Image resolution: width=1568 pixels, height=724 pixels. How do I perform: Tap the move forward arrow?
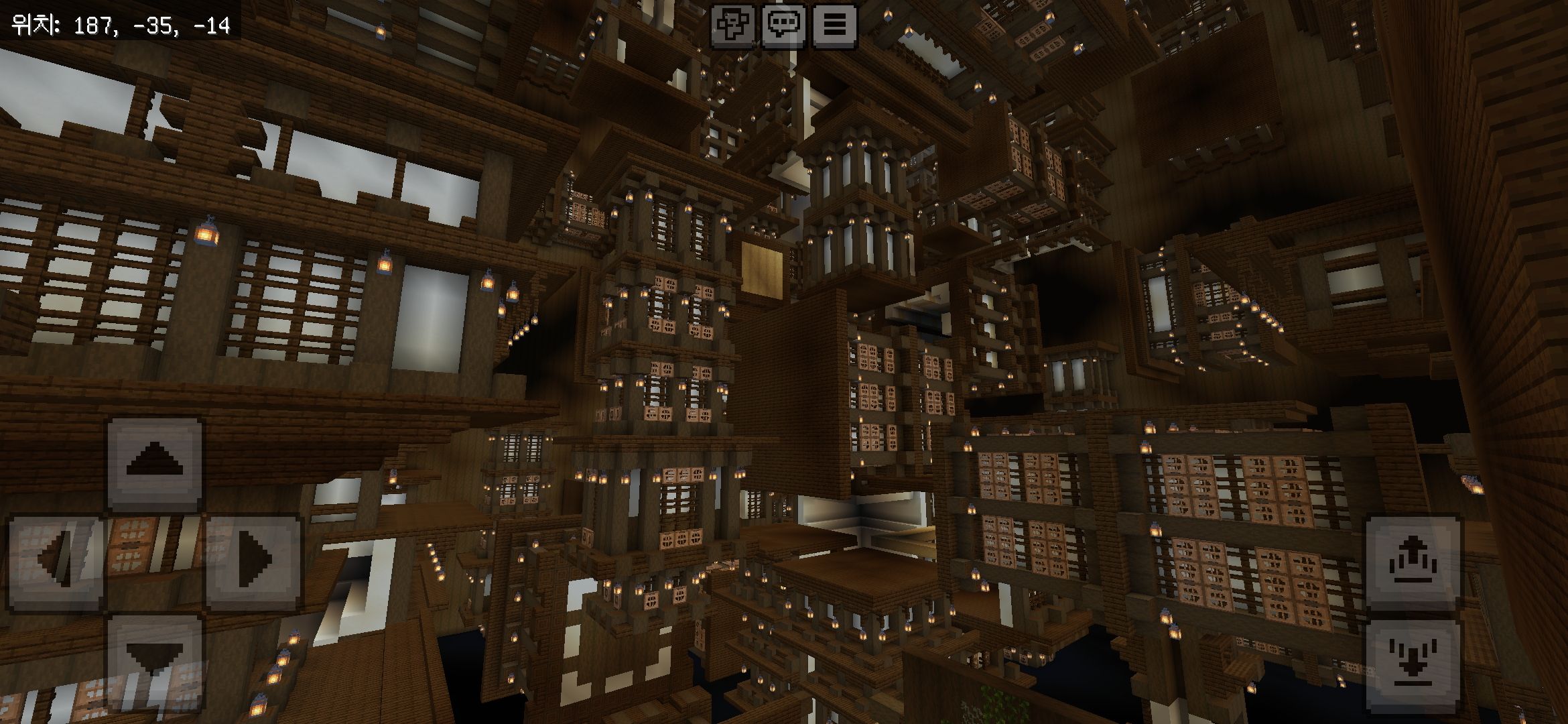[x=155, y=463]
